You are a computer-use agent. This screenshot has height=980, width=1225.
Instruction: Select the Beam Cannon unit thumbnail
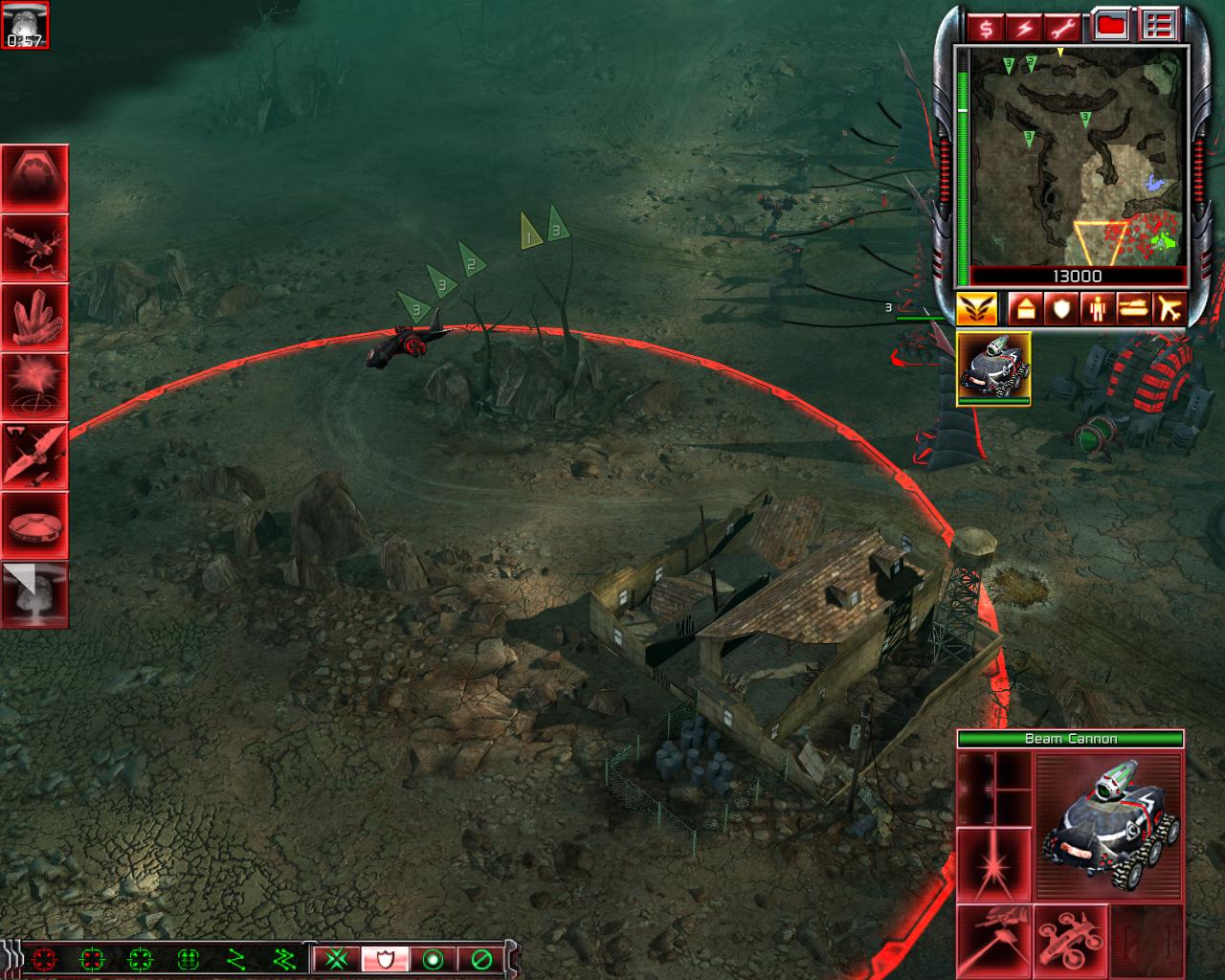click(x=993, y=368)
